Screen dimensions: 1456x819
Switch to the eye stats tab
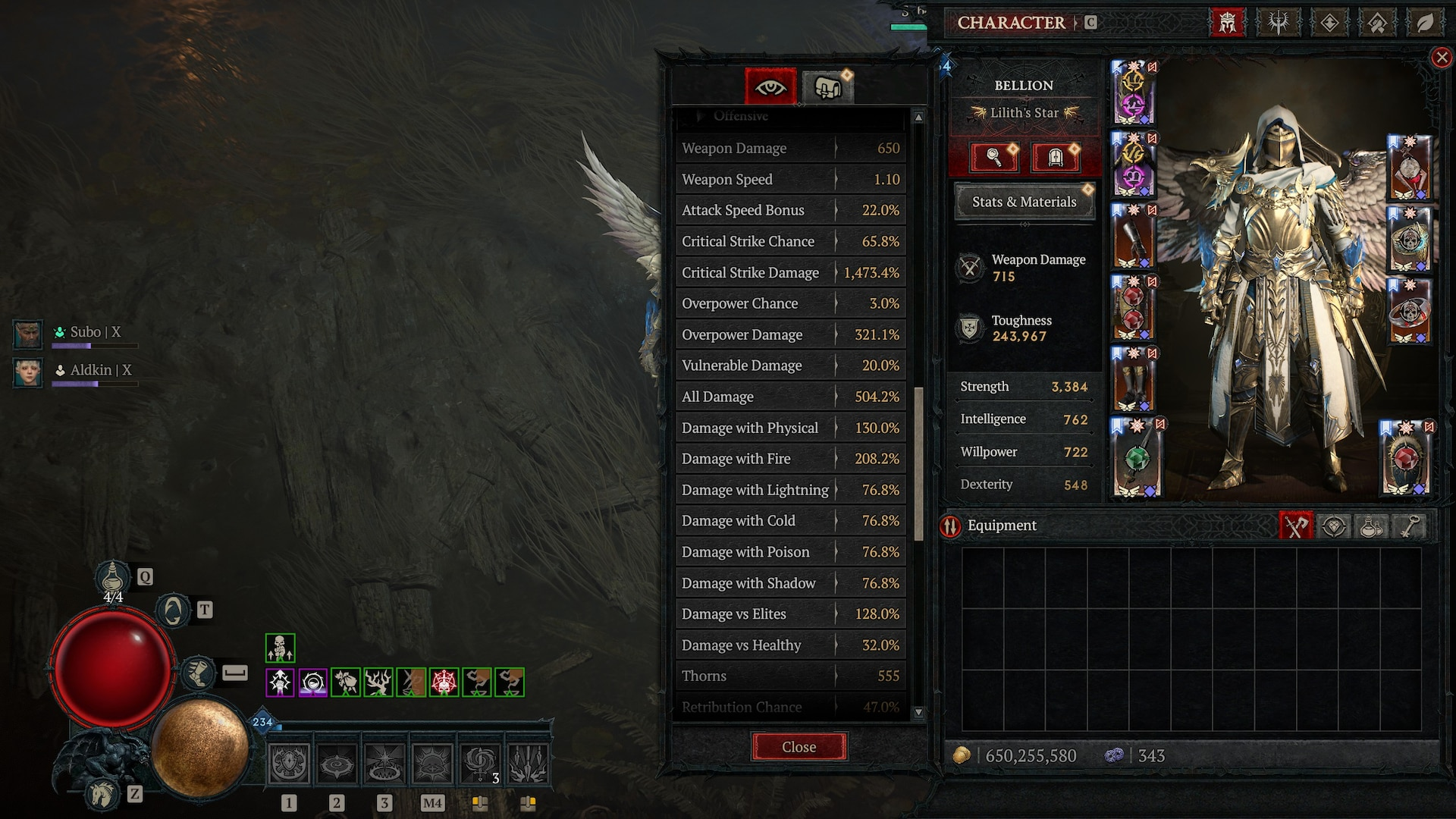(x=770, y=87)
